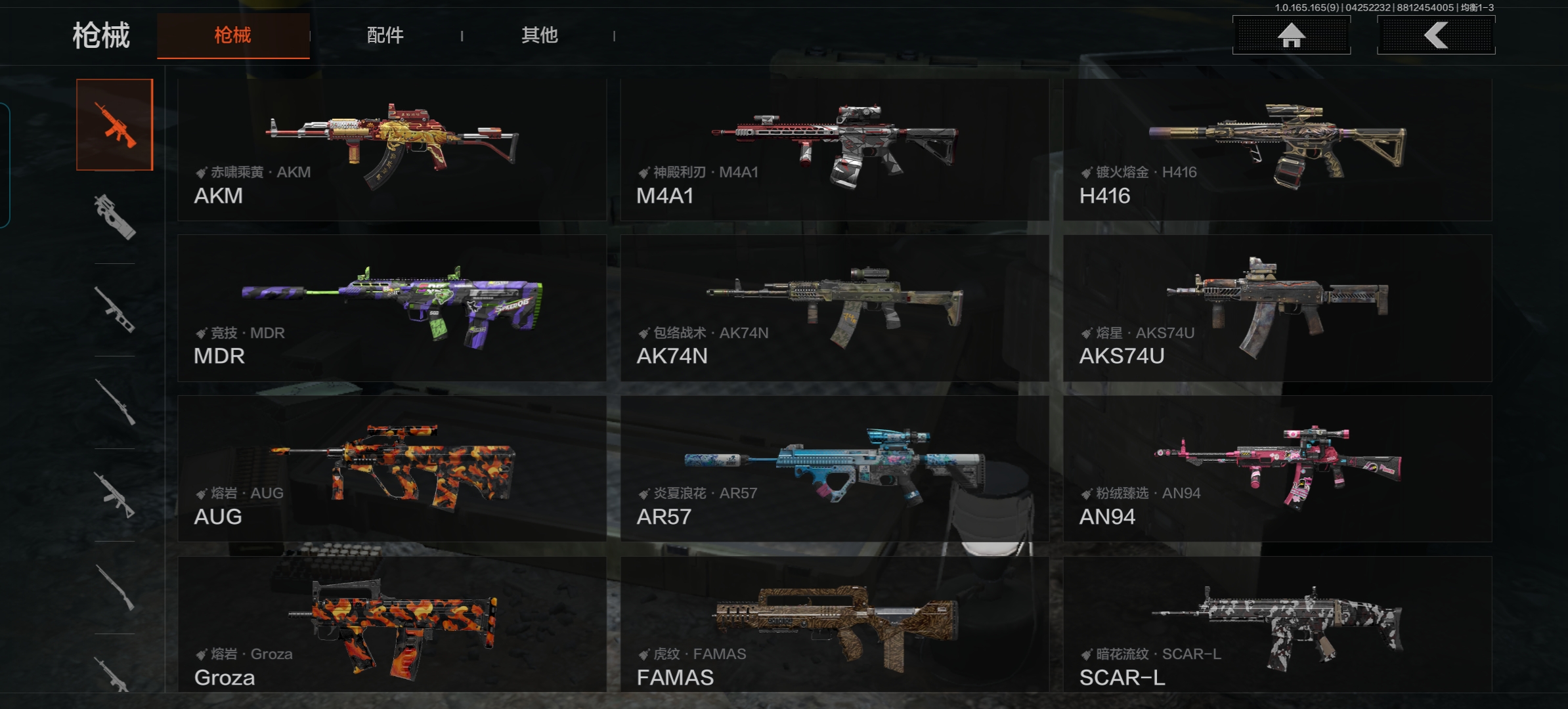Select the AKM weapon tile
This screenshot has width=1568, height=709.
click(392, 150)
